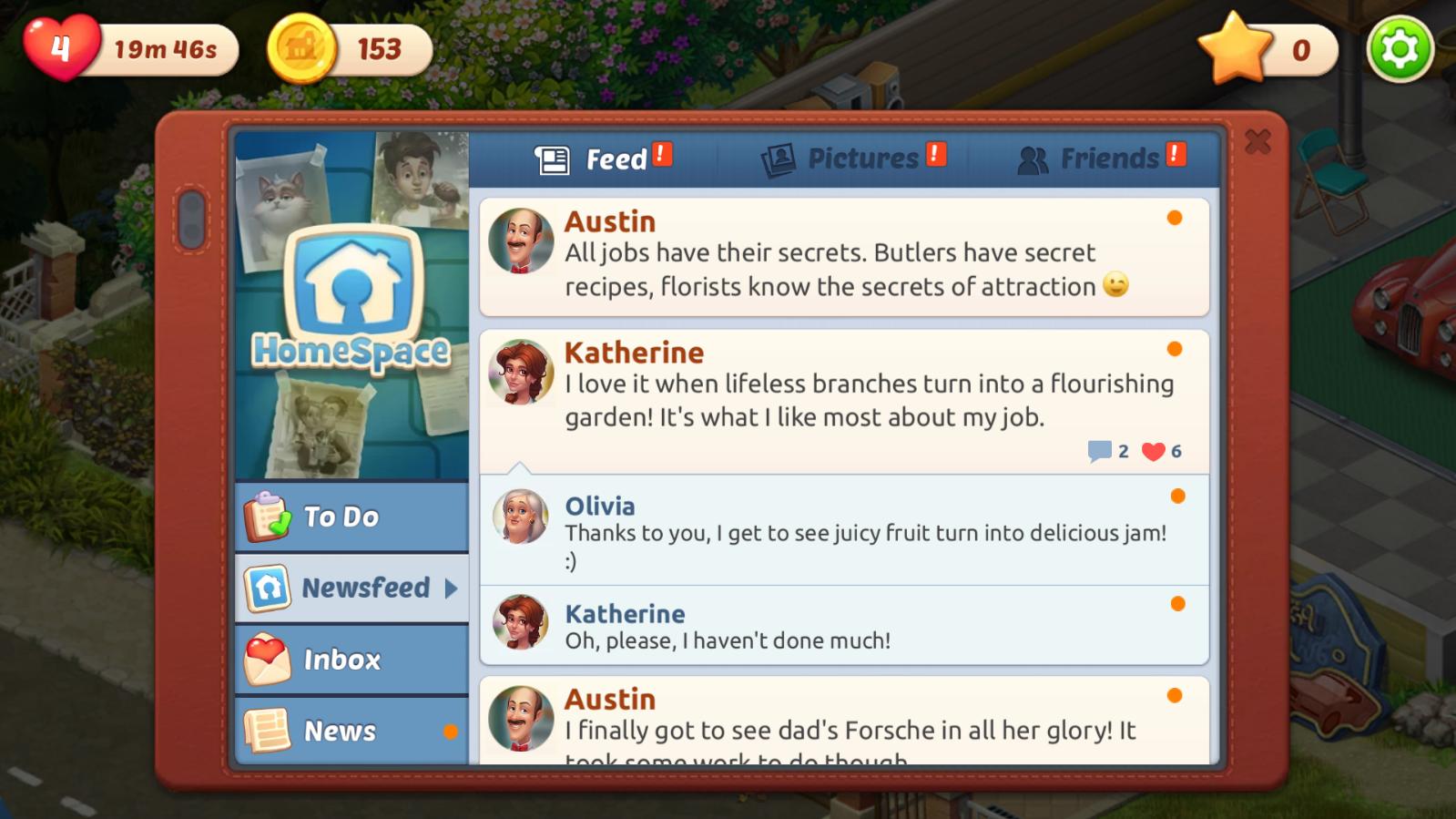Switch to the Feed tab

point(602,159)
